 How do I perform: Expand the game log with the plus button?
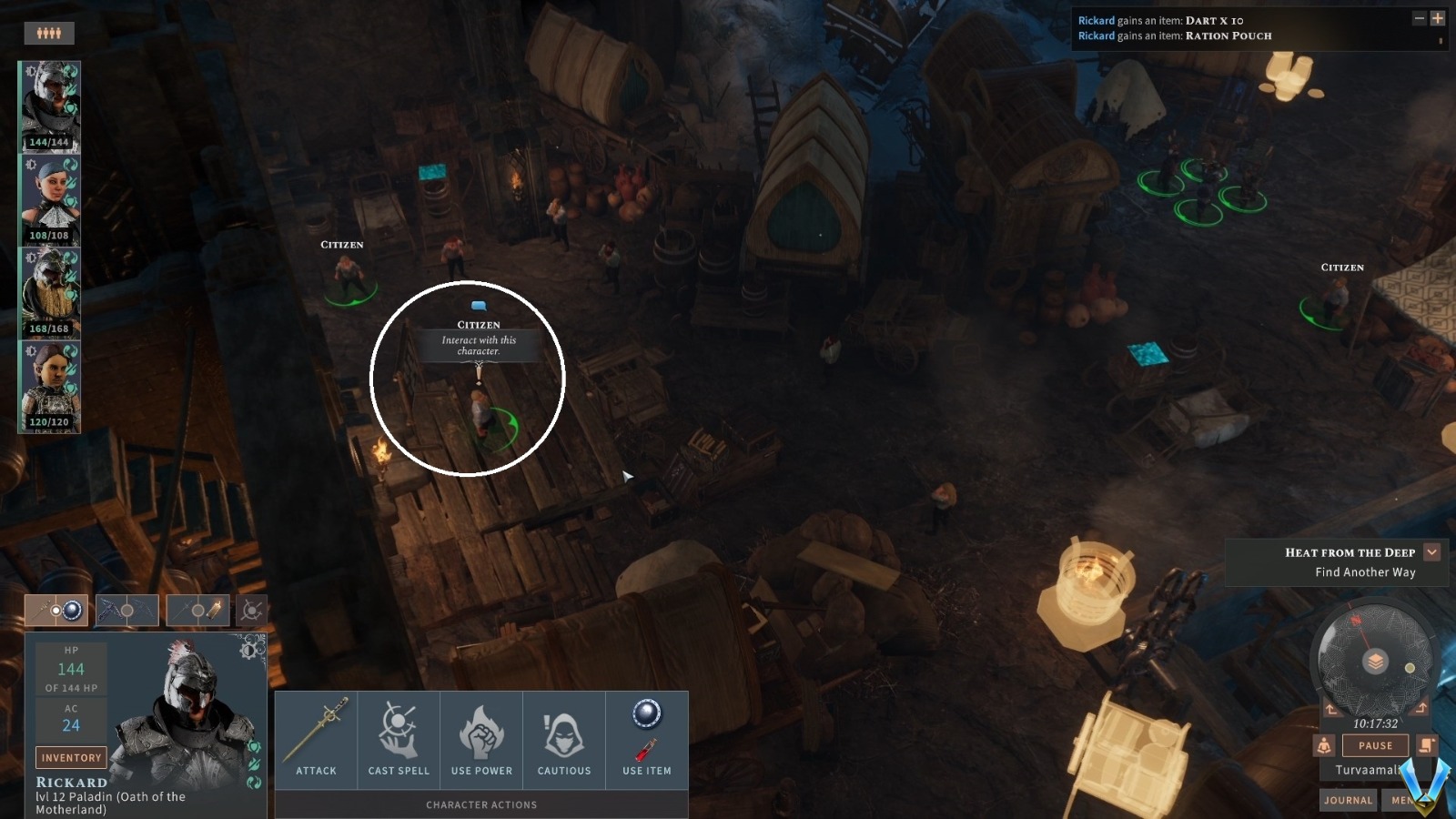click(1438, 18)
